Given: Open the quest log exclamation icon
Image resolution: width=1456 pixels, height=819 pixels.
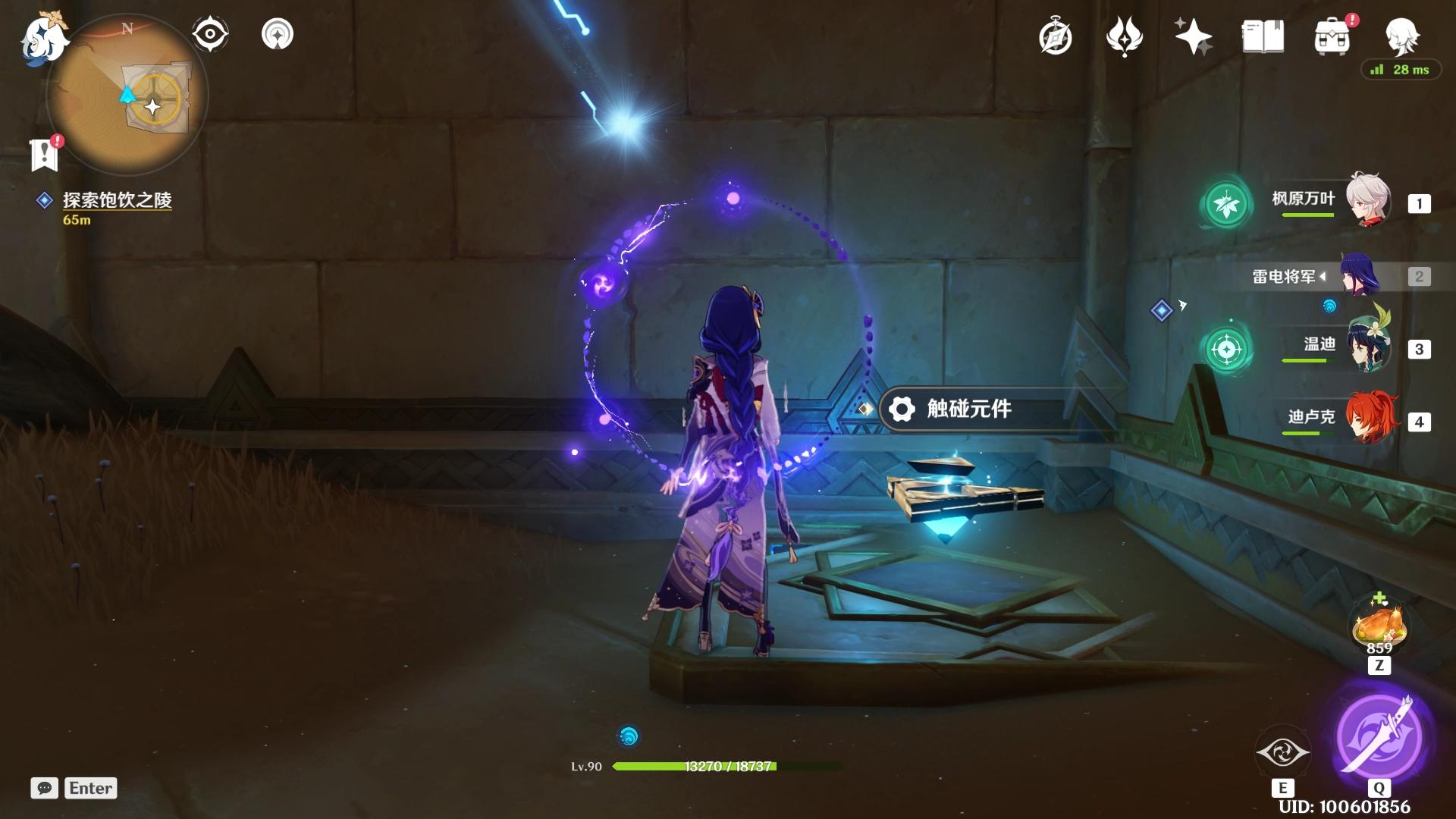Looking at the screenshot, I should click(x=45, y=154).
